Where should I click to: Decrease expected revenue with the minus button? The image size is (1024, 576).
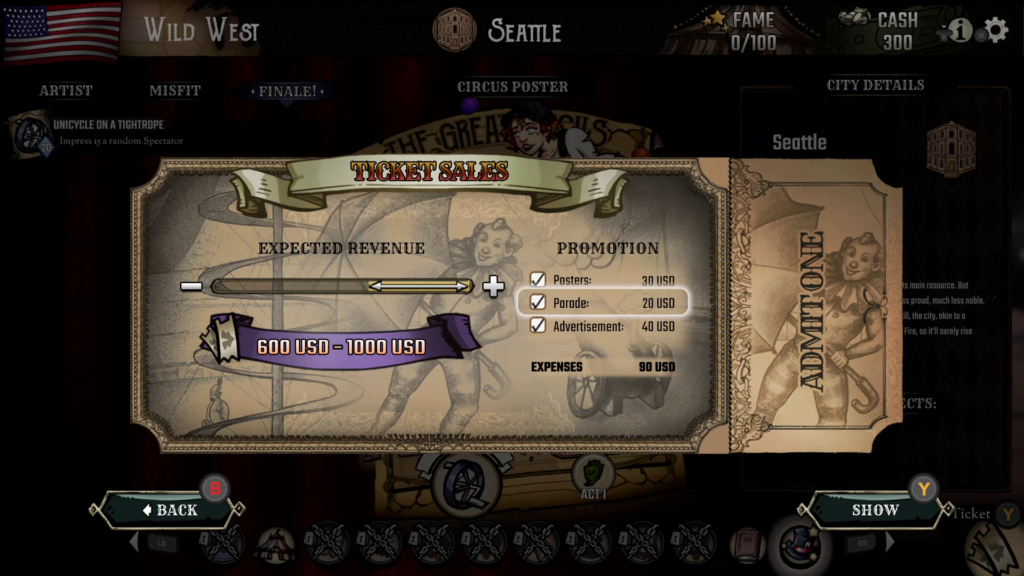pyautogui.click(x=191, y=287)
